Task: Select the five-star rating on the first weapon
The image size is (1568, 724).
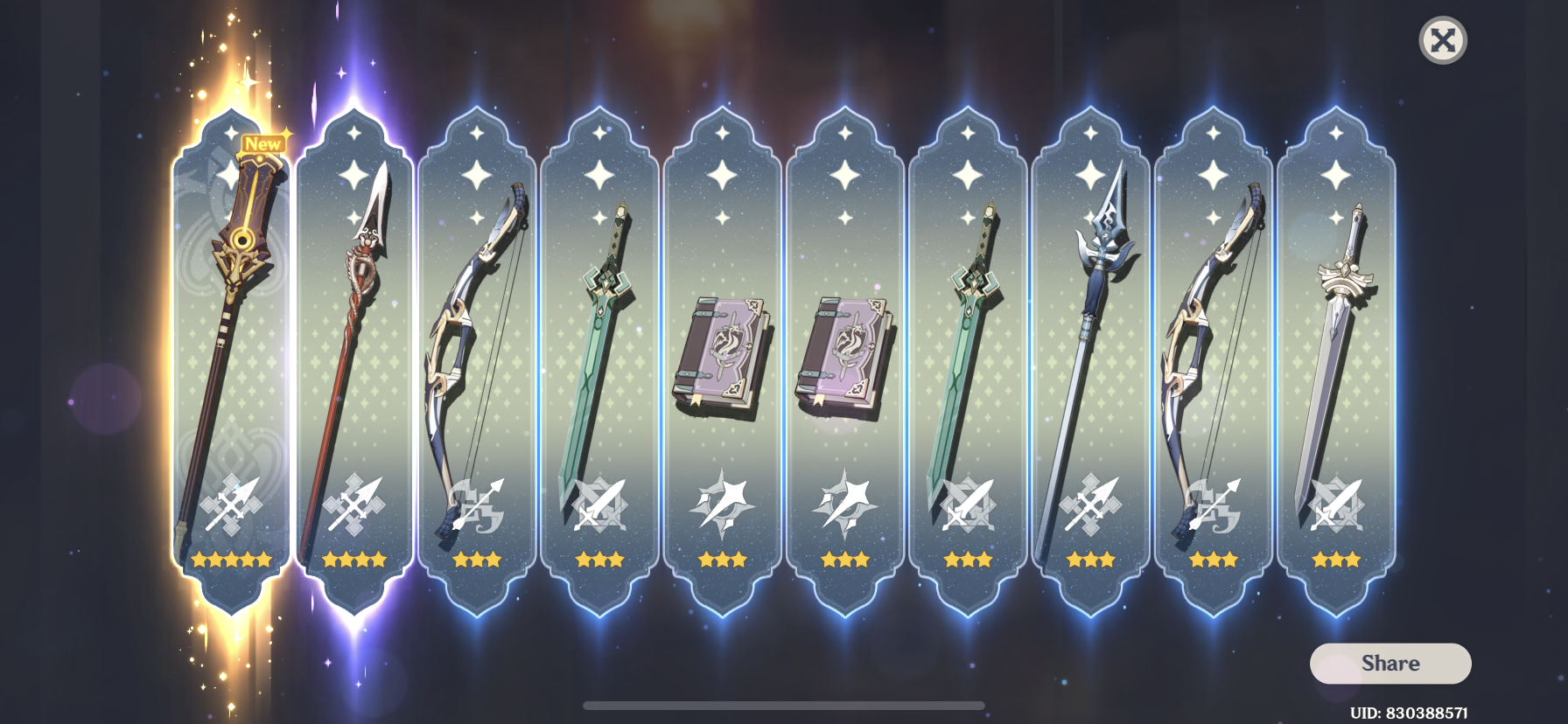Action: click(x=232, y=560)
